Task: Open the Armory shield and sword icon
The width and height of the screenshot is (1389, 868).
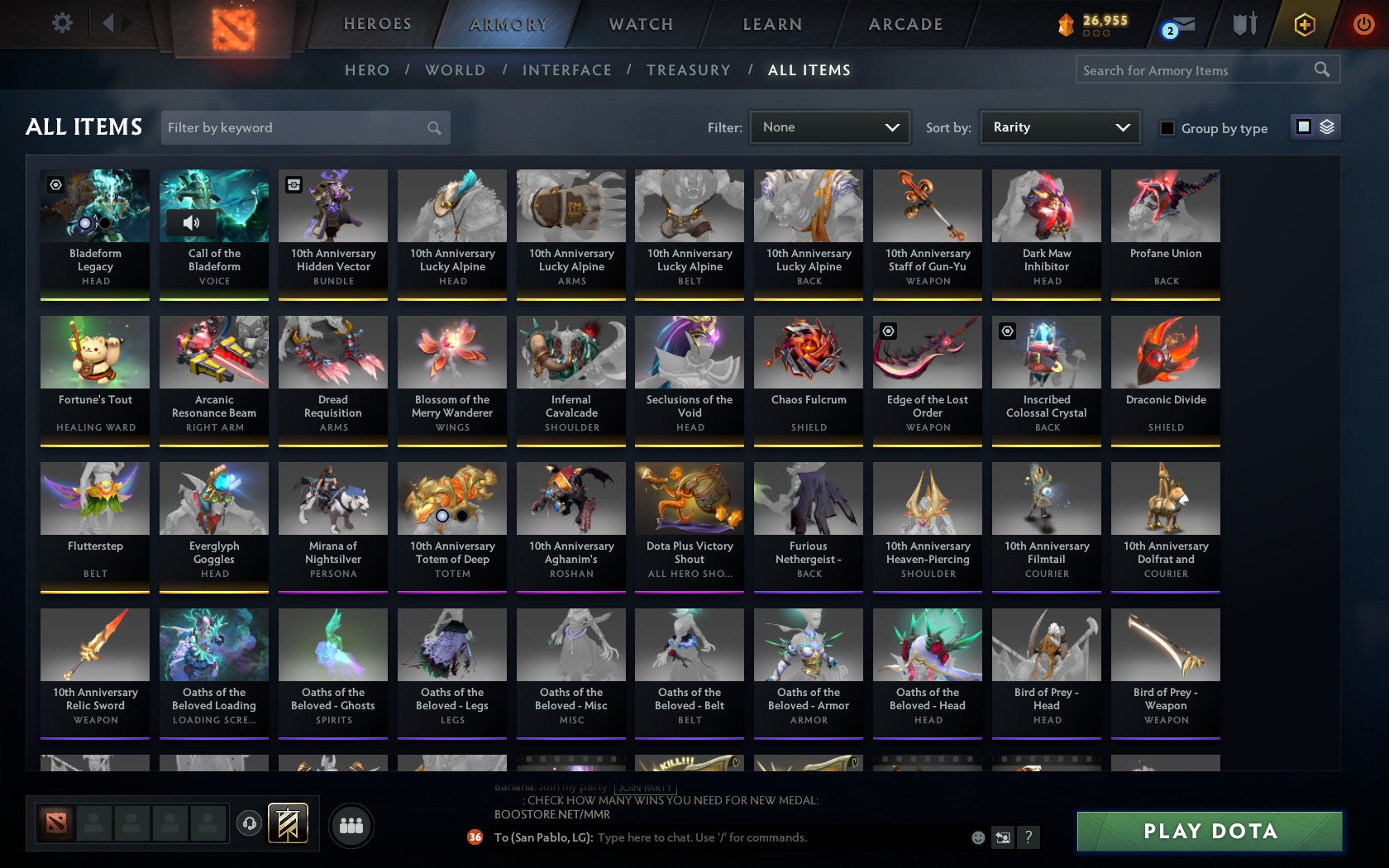Action: (1243, 25)
